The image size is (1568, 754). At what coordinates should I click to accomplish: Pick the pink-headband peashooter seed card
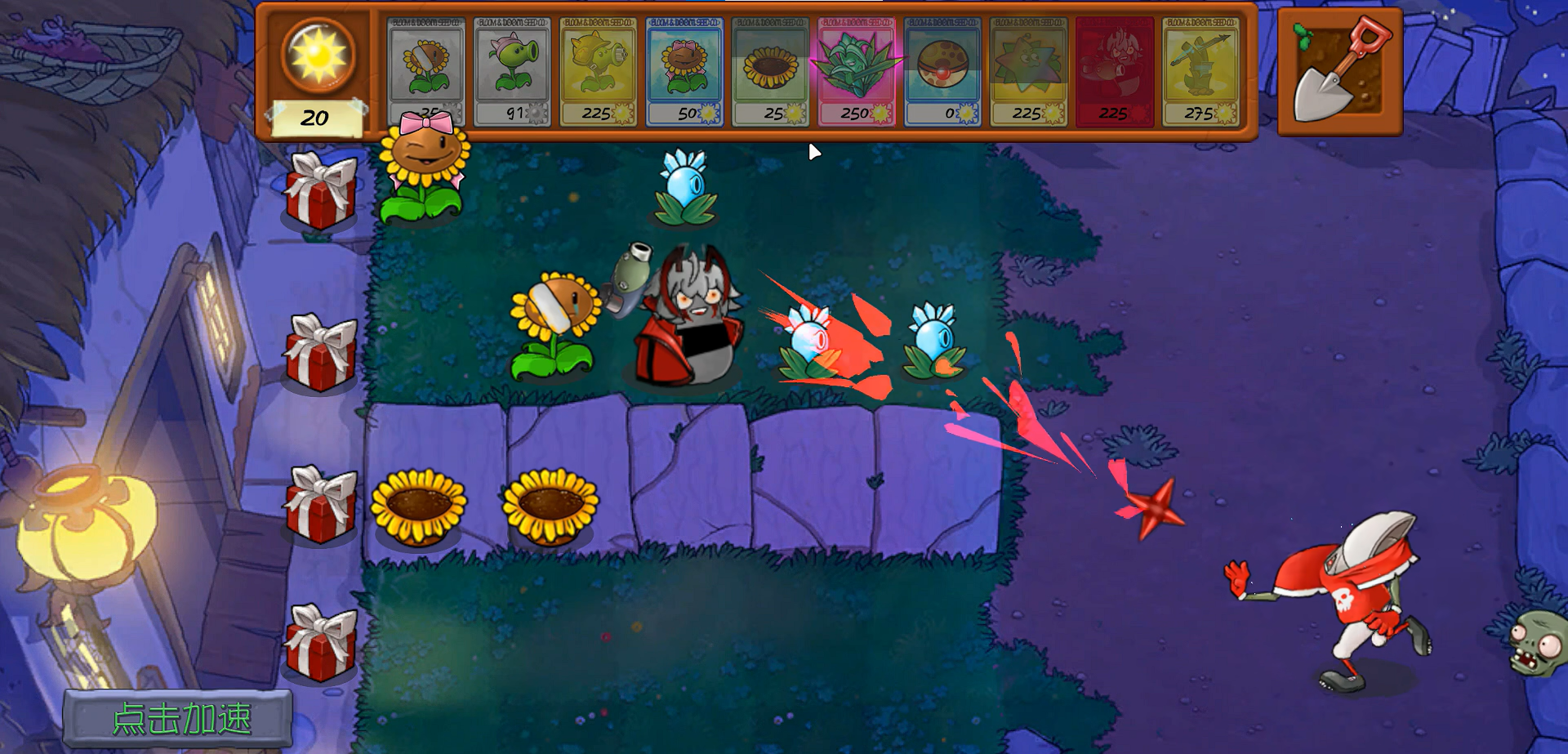(512, 71)
